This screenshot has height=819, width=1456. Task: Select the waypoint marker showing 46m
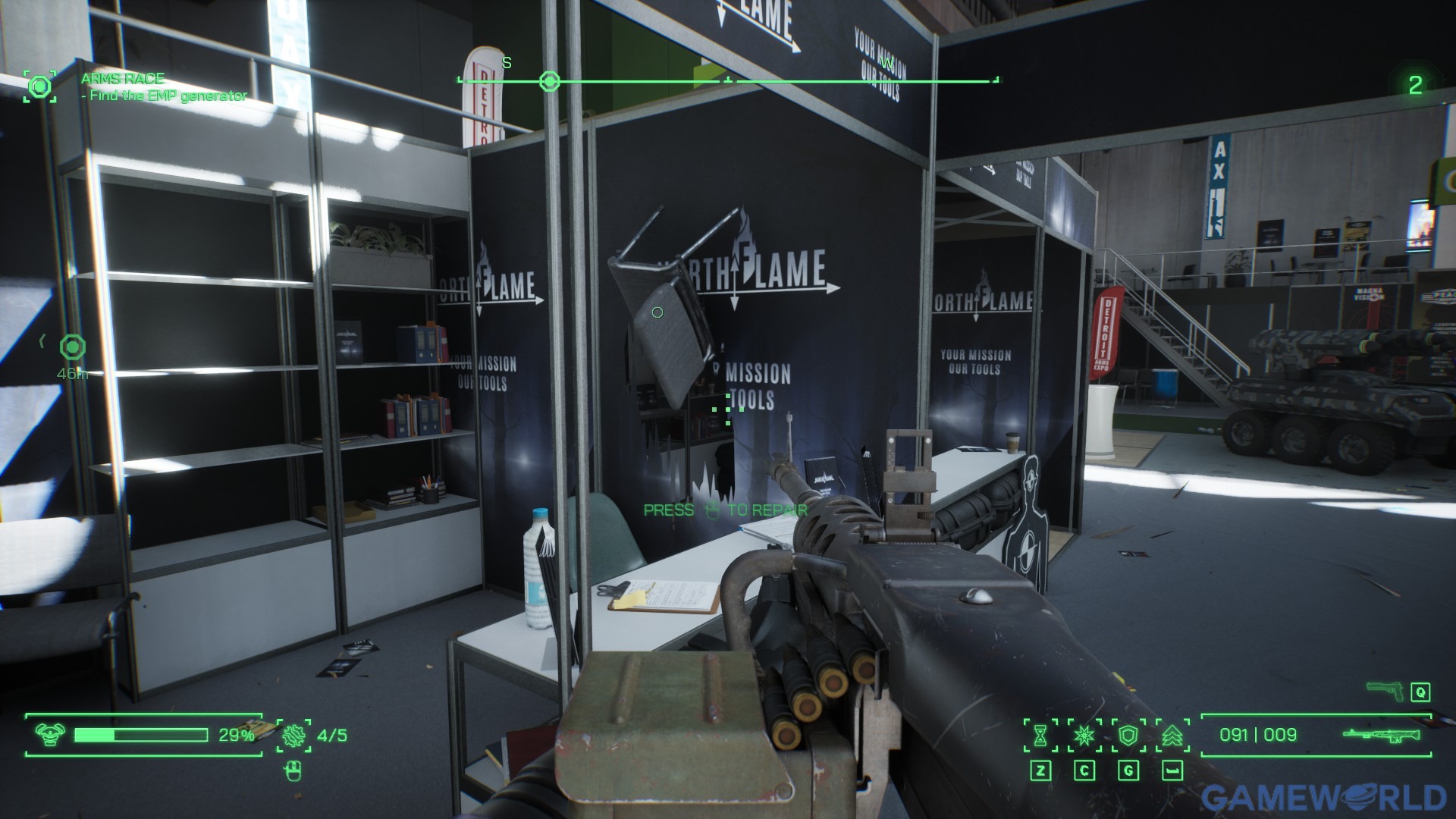(73, 348)
